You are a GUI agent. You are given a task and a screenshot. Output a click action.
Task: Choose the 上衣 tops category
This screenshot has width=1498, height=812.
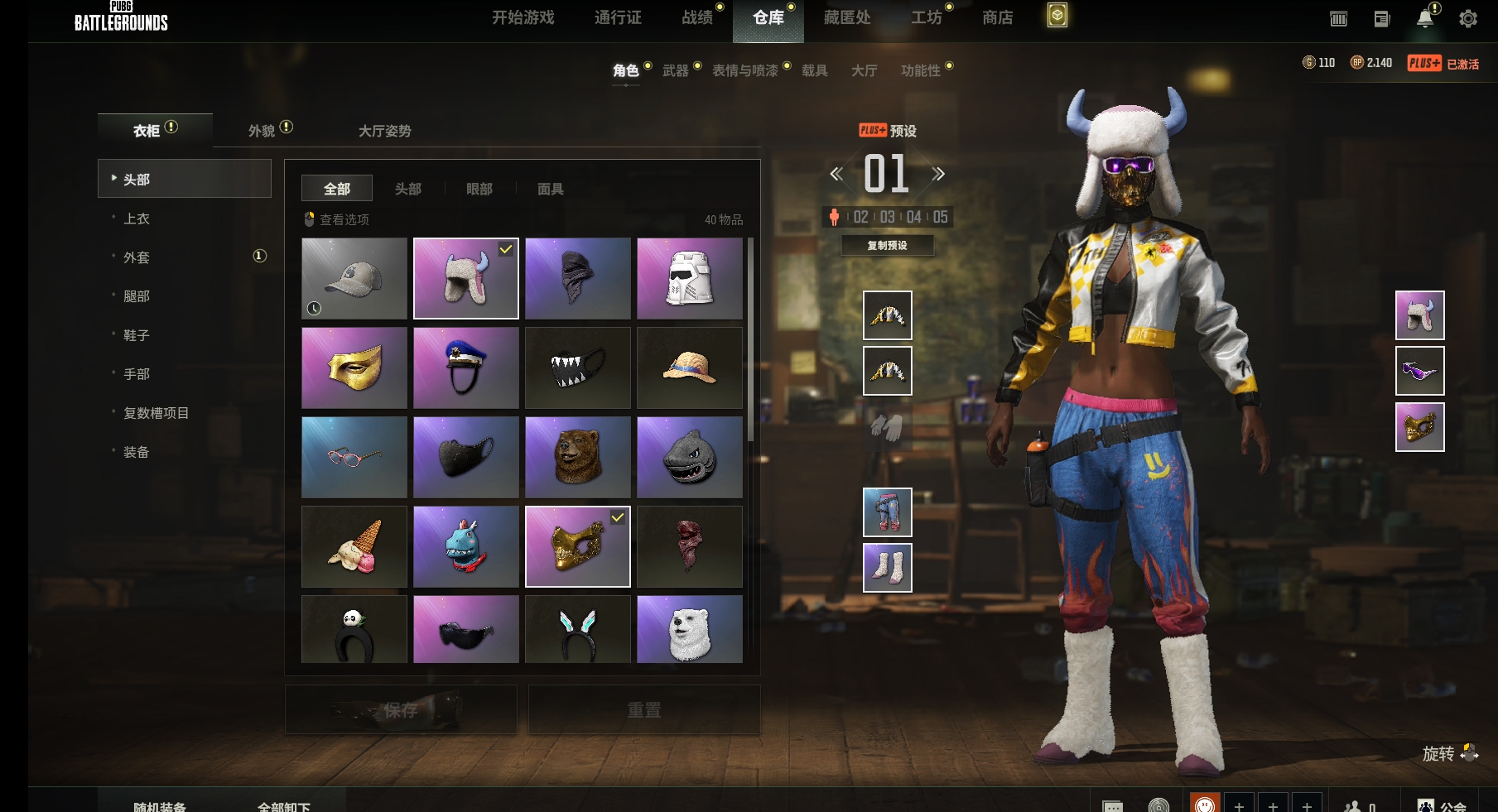[x=137, y=219]
